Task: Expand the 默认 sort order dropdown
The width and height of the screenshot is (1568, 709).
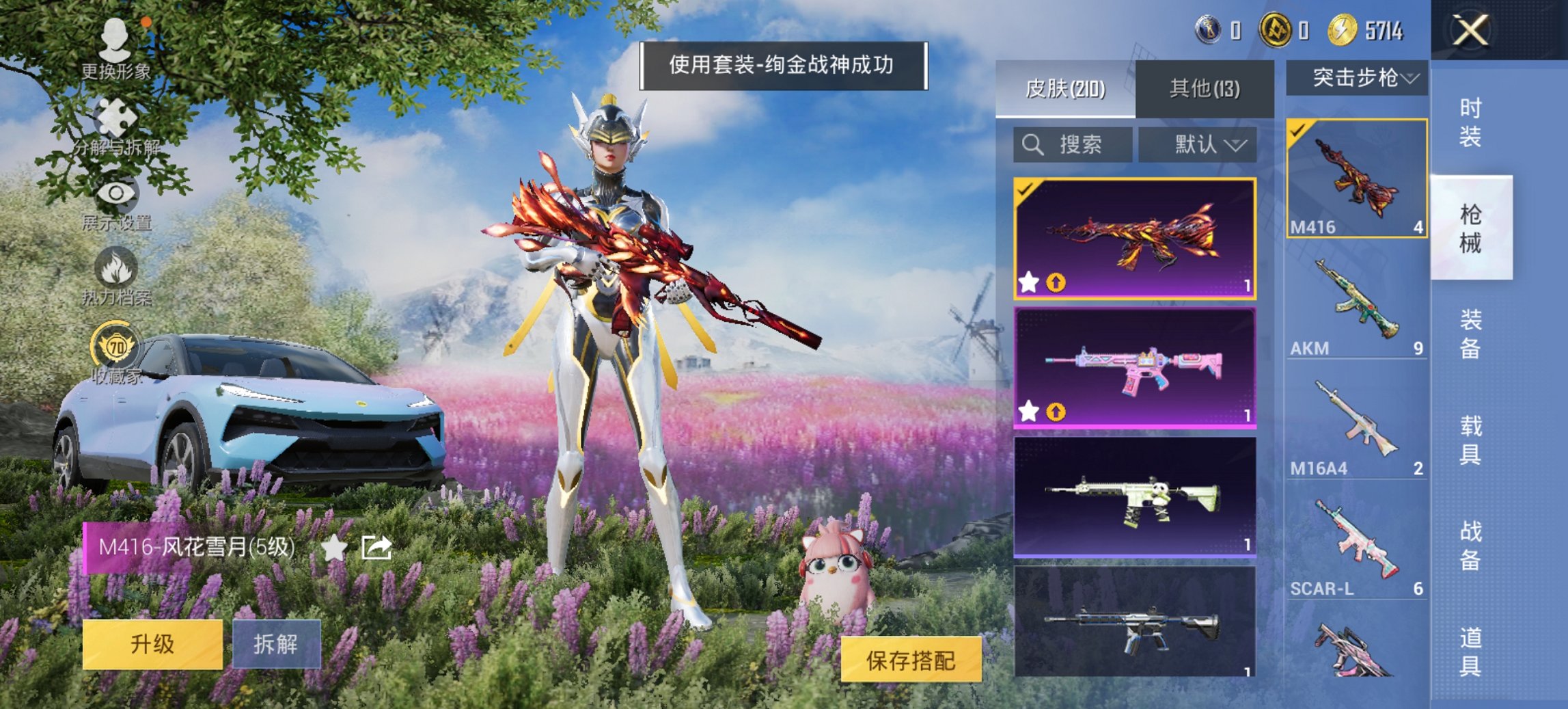Action: (x=1198, y=145)
